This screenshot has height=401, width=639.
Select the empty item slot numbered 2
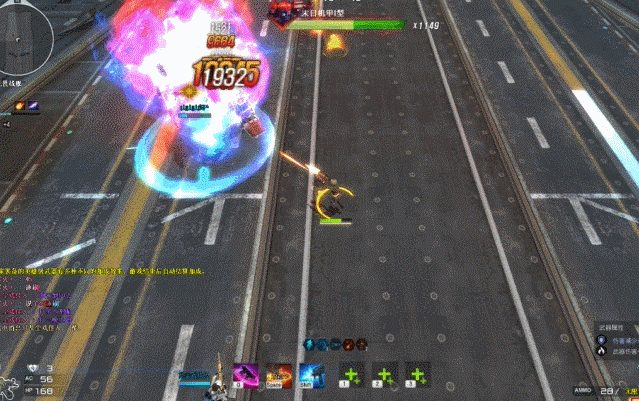pyautogui.click(x=384, y=375)
